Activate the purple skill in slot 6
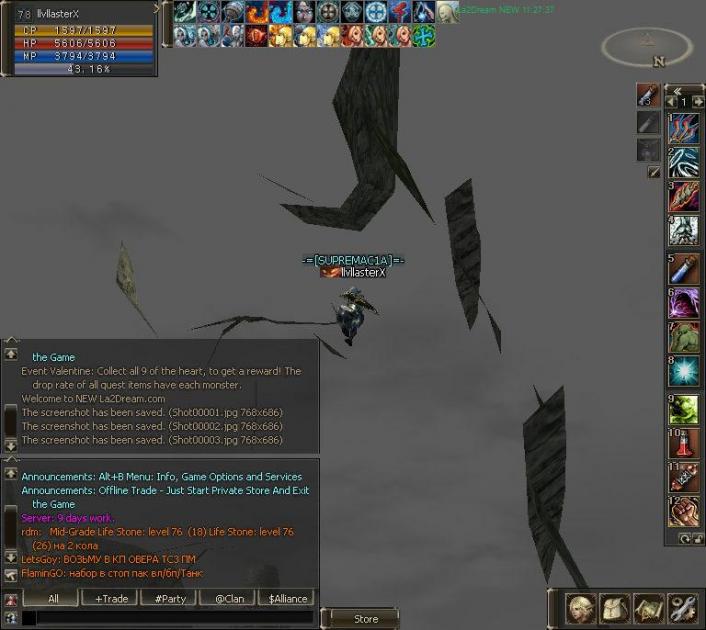 point(683,303)
